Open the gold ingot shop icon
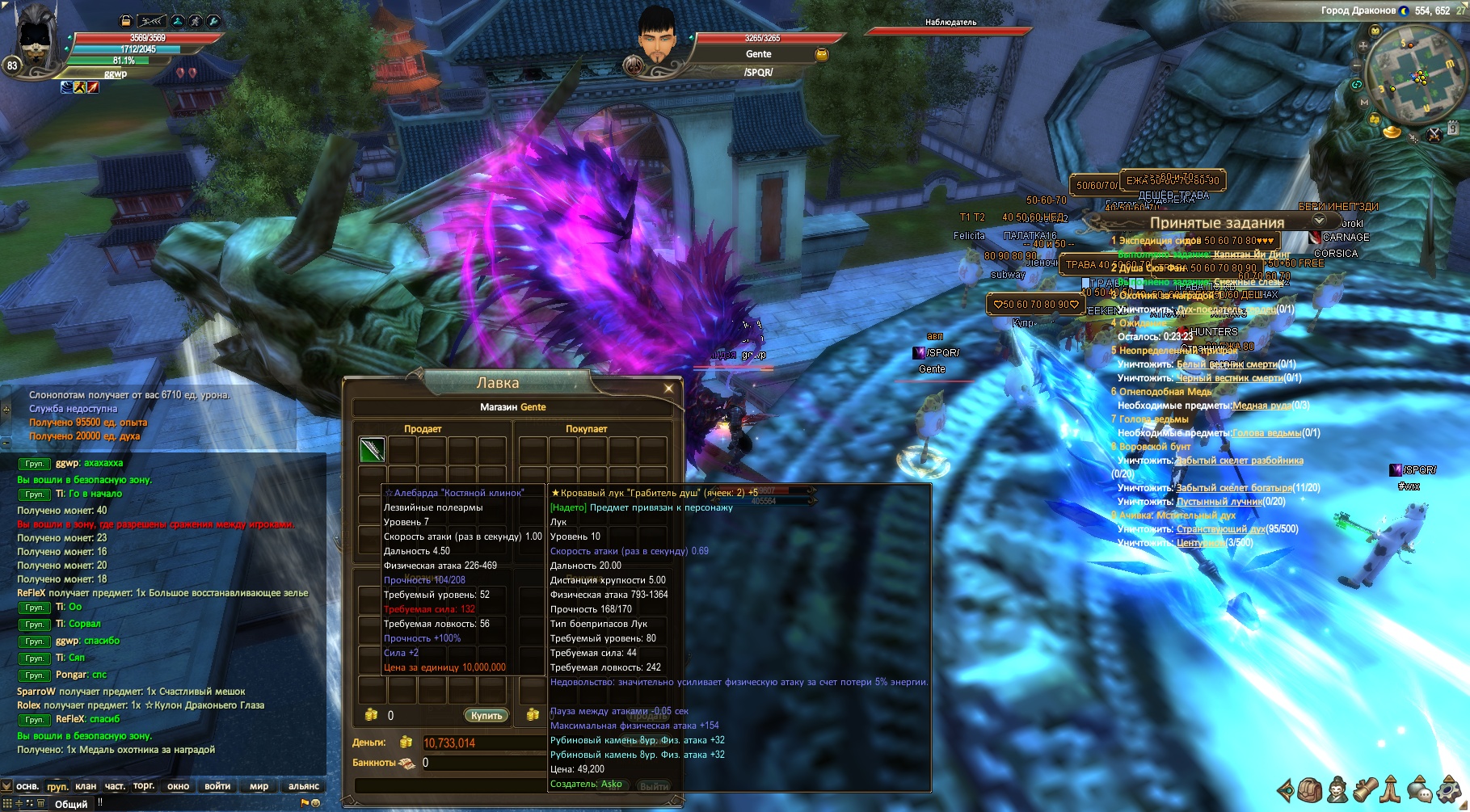Image resolution: width=1470 pixels, height=812 pixels. point(1392,131)
